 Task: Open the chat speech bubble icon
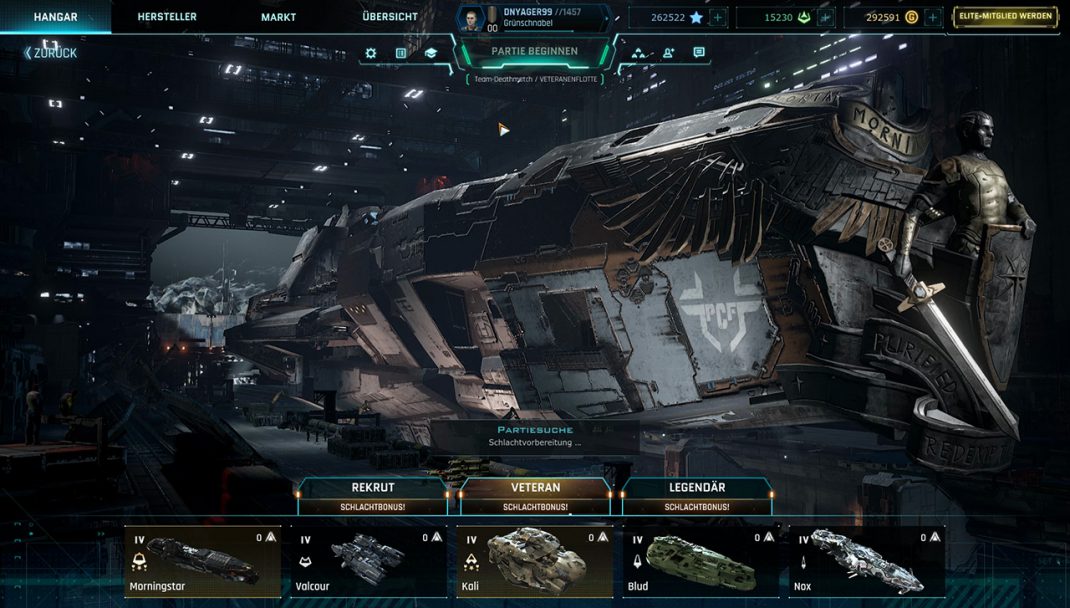tap(698, 53)
